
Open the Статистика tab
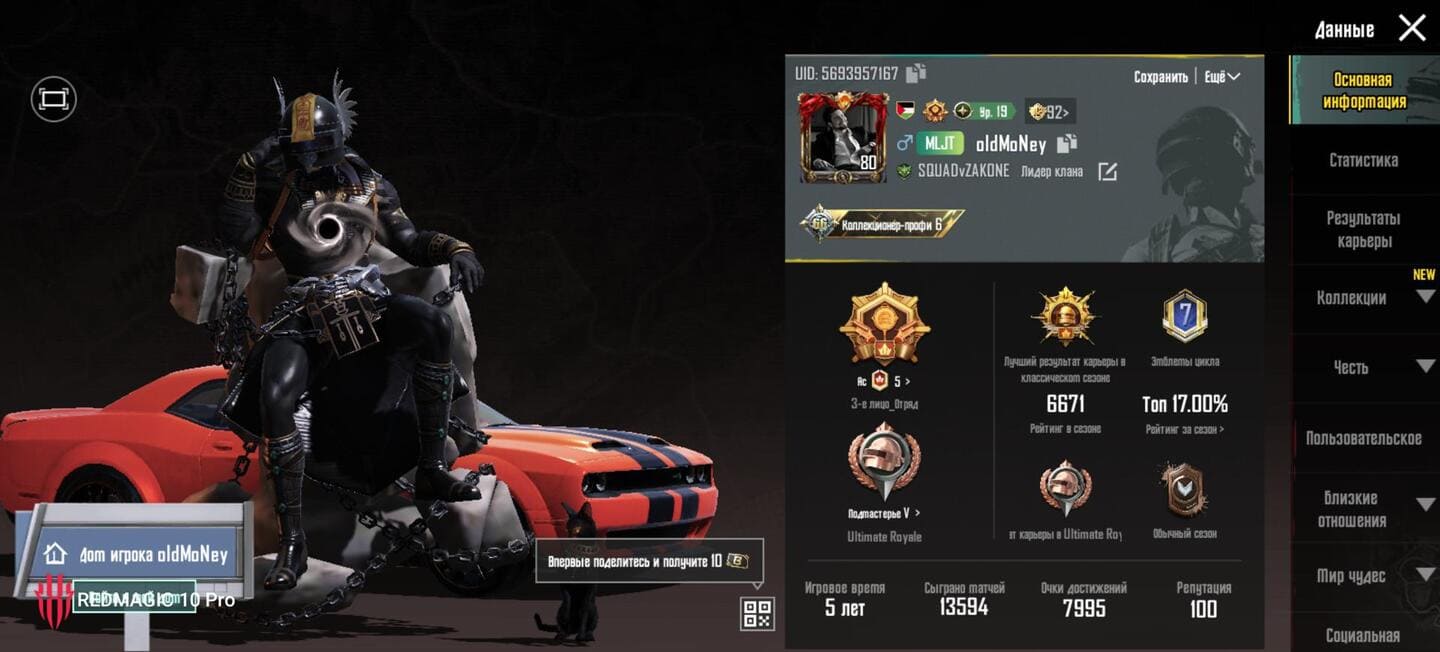point(1363,160)
